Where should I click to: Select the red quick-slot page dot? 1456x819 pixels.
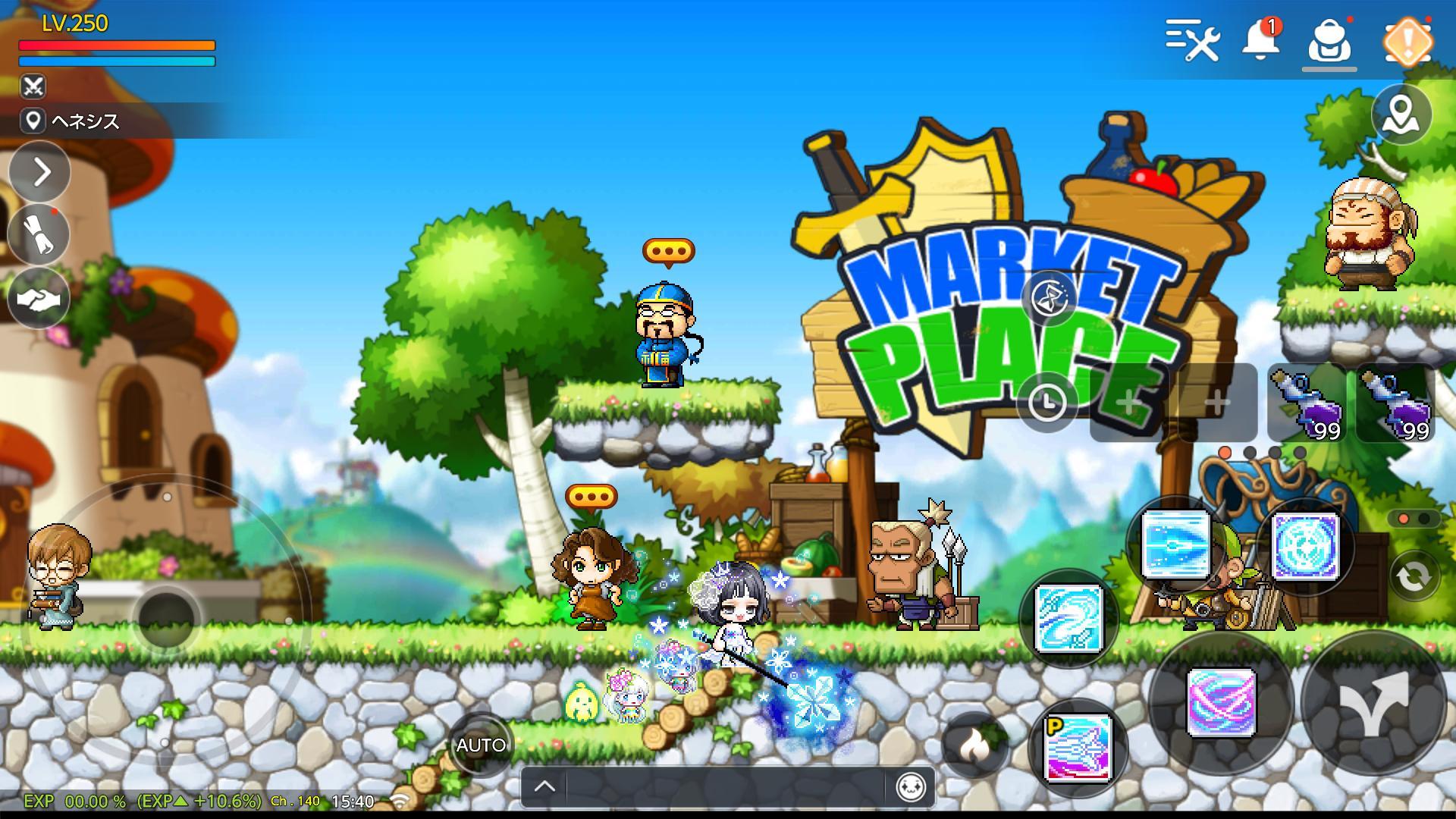coord(1224,453)
